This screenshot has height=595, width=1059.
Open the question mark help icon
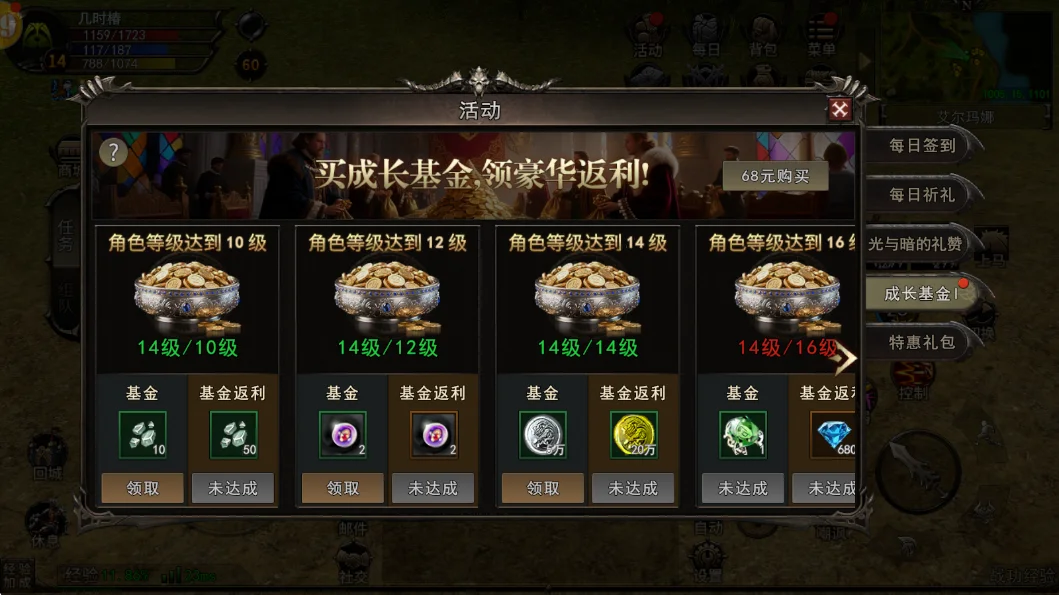pyautogui.click(x=114, y=152)
